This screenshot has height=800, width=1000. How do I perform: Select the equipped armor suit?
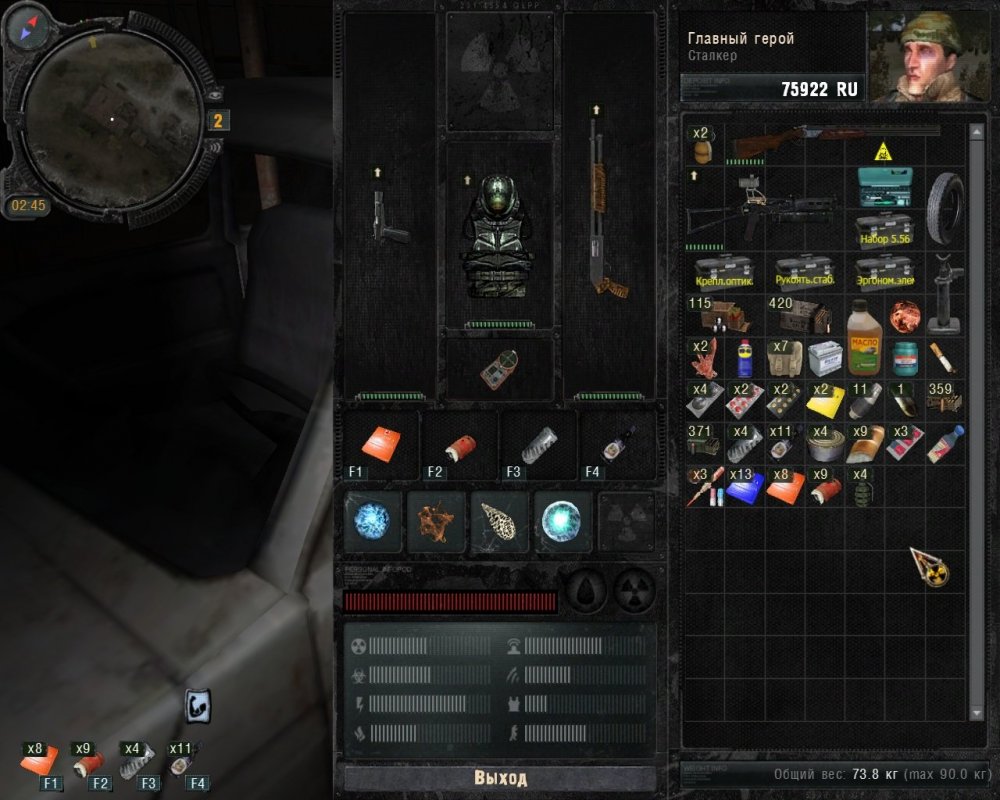(500, 235)
